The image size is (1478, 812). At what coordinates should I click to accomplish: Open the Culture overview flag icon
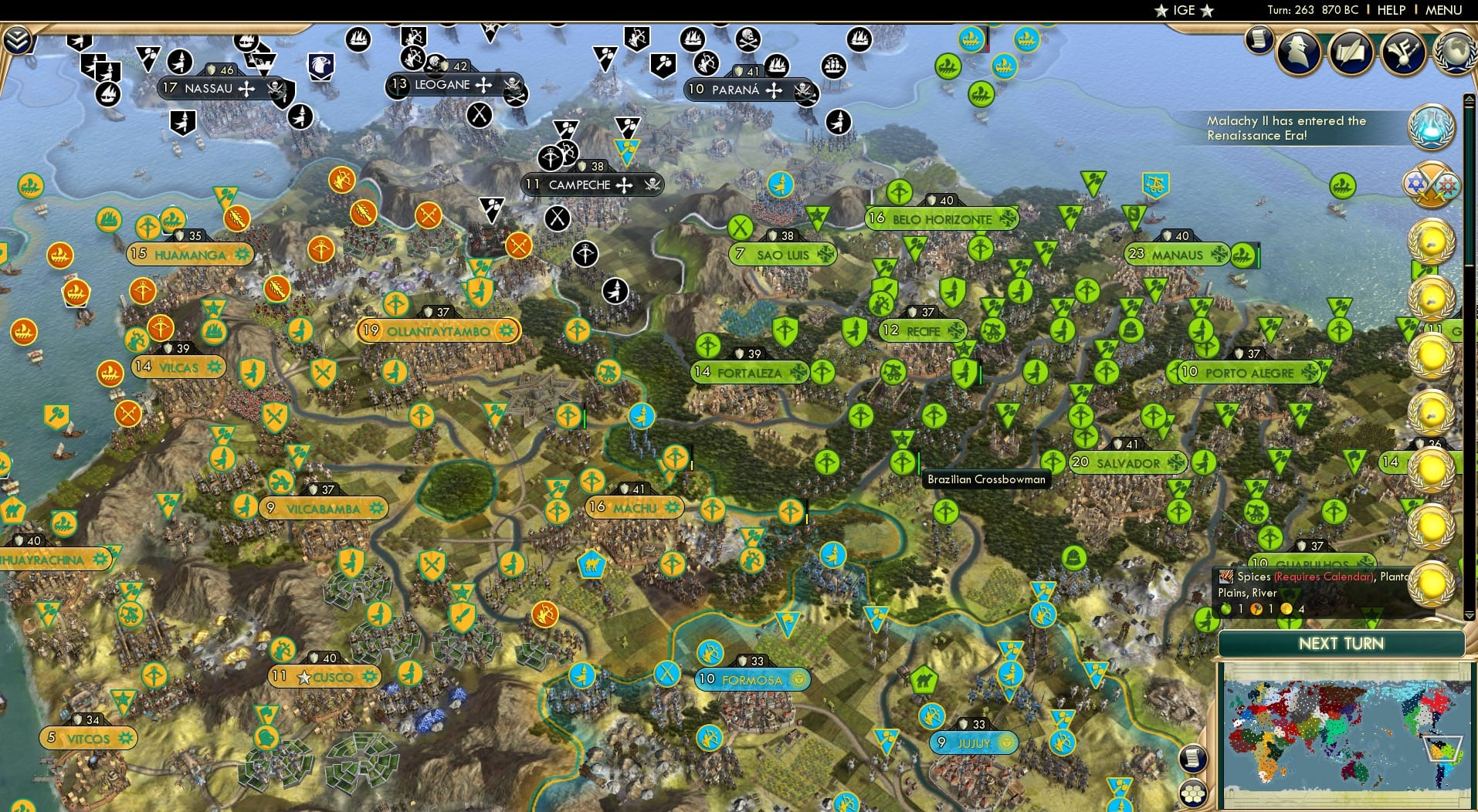click(x=1402, y=52)
